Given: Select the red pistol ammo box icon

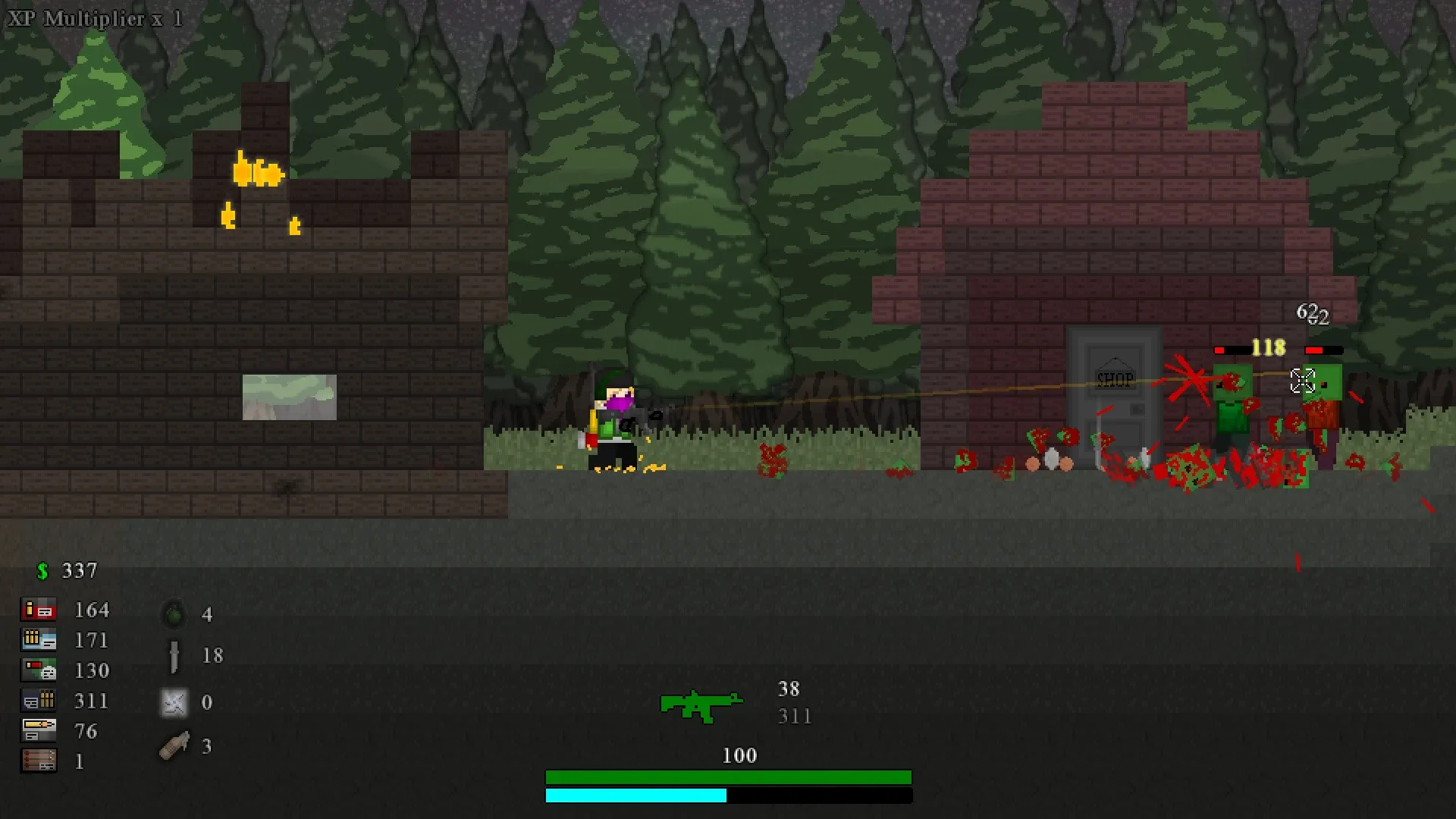Looking at the screenshot, I should [x=39, y=610].
